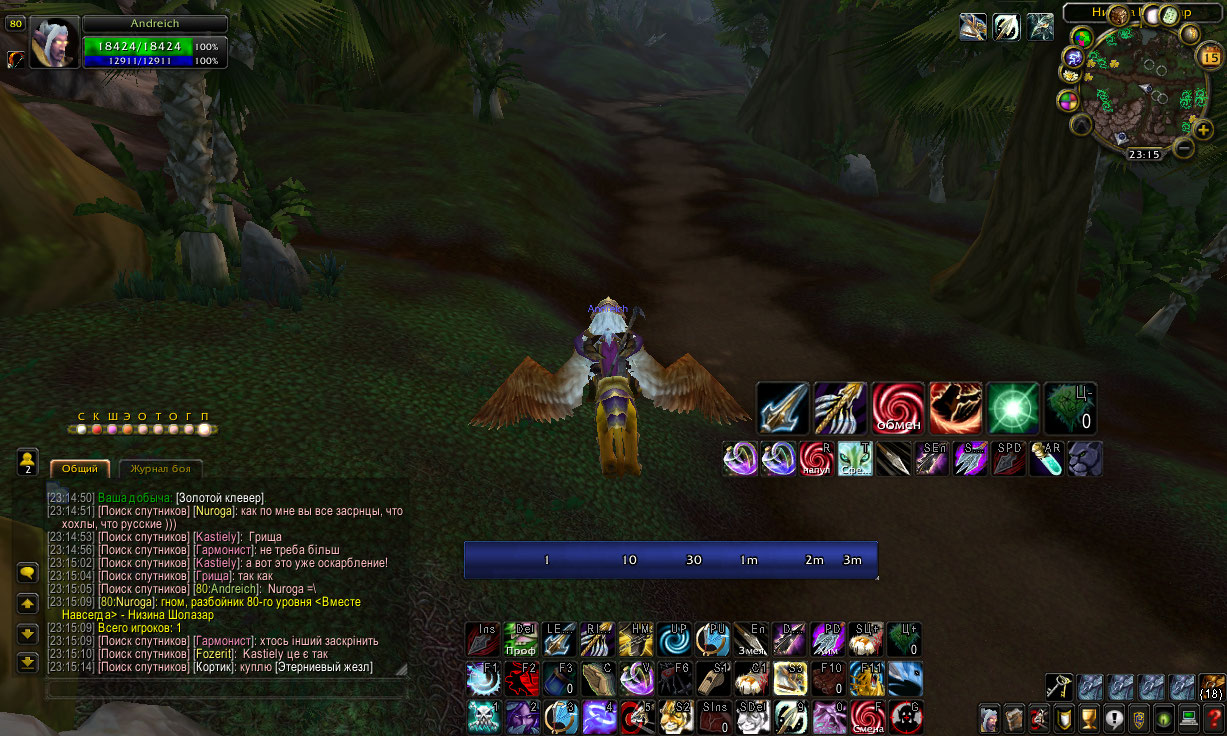This screenshot has width=1227, height=736.
Task: Open the gold trophy achievements button
Action: [x=1089, y=718]
